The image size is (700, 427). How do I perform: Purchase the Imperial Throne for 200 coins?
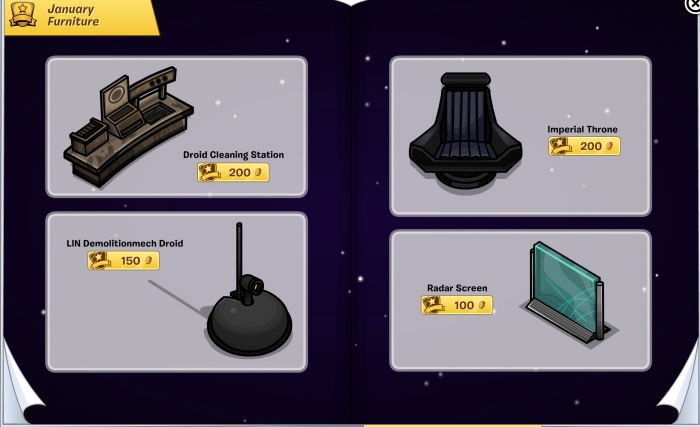[x=584, y=146]
